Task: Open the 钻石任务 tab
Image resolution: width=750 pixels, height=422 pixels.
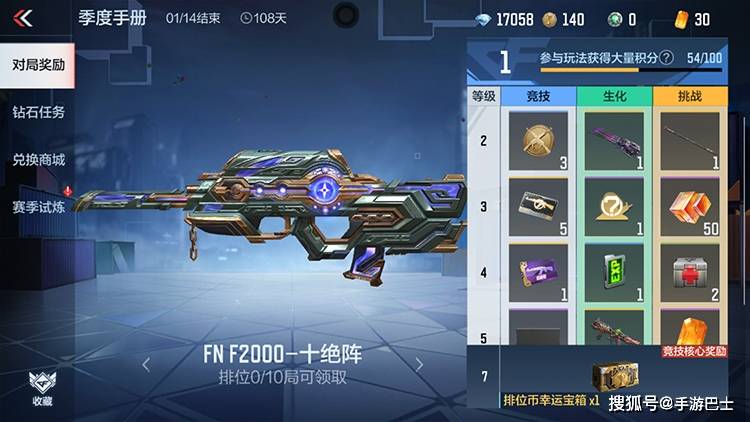Action: tap(38, 112)
